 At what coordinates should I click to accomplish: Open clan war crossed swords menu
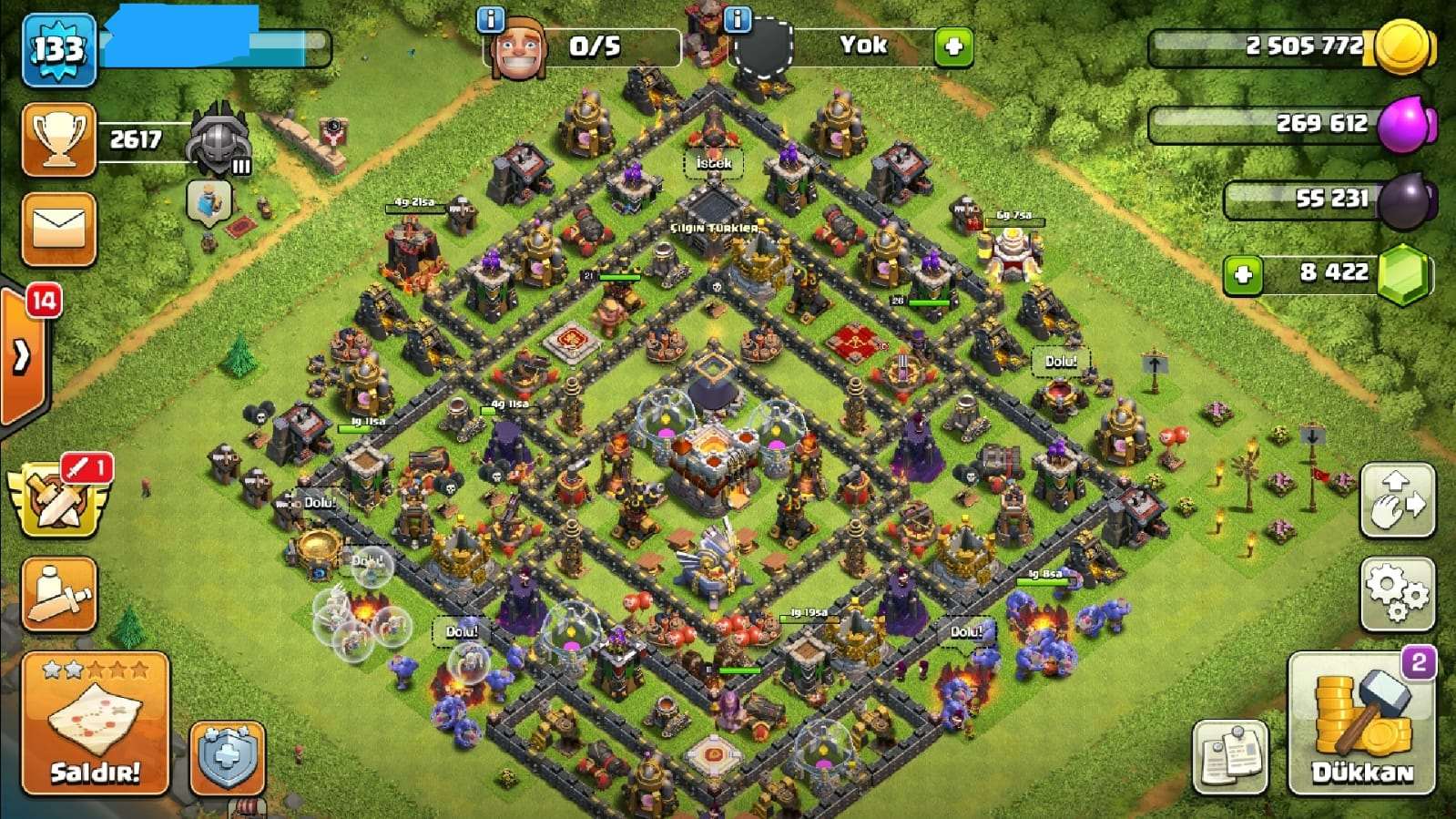coord(59,499)
